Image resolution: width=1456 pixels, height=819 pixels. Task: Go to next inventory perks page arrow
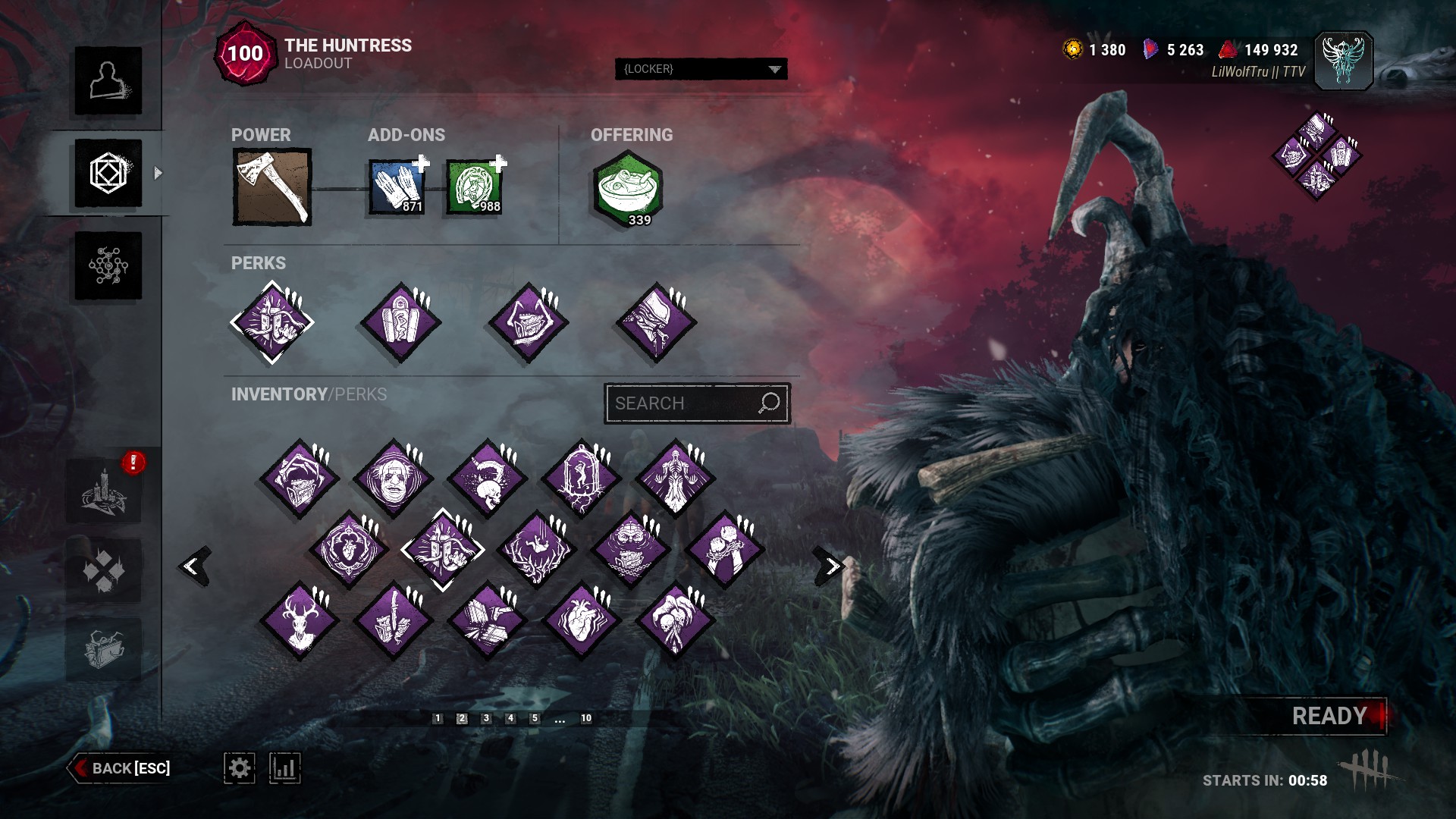click(x=831, y=566)
